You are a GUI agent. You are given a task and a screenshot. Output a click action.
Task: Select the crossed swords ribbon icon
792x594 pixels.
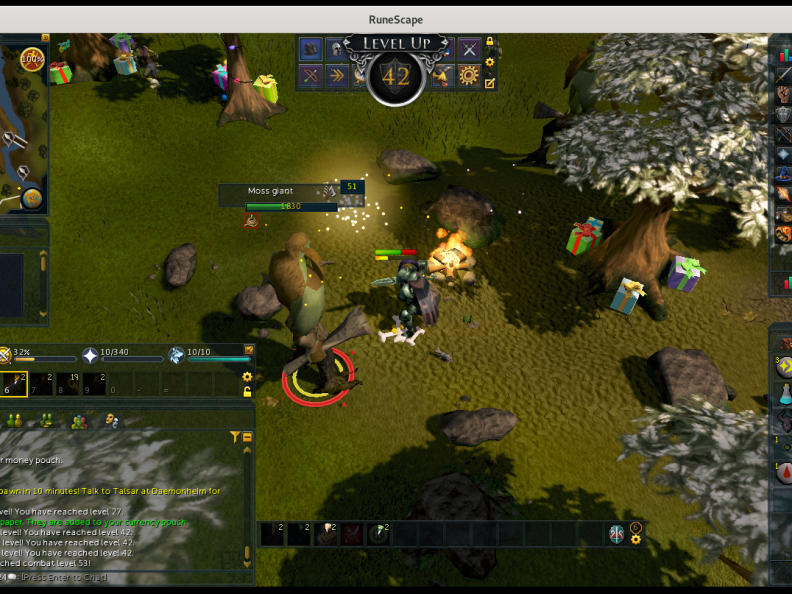tap(469, 48)
